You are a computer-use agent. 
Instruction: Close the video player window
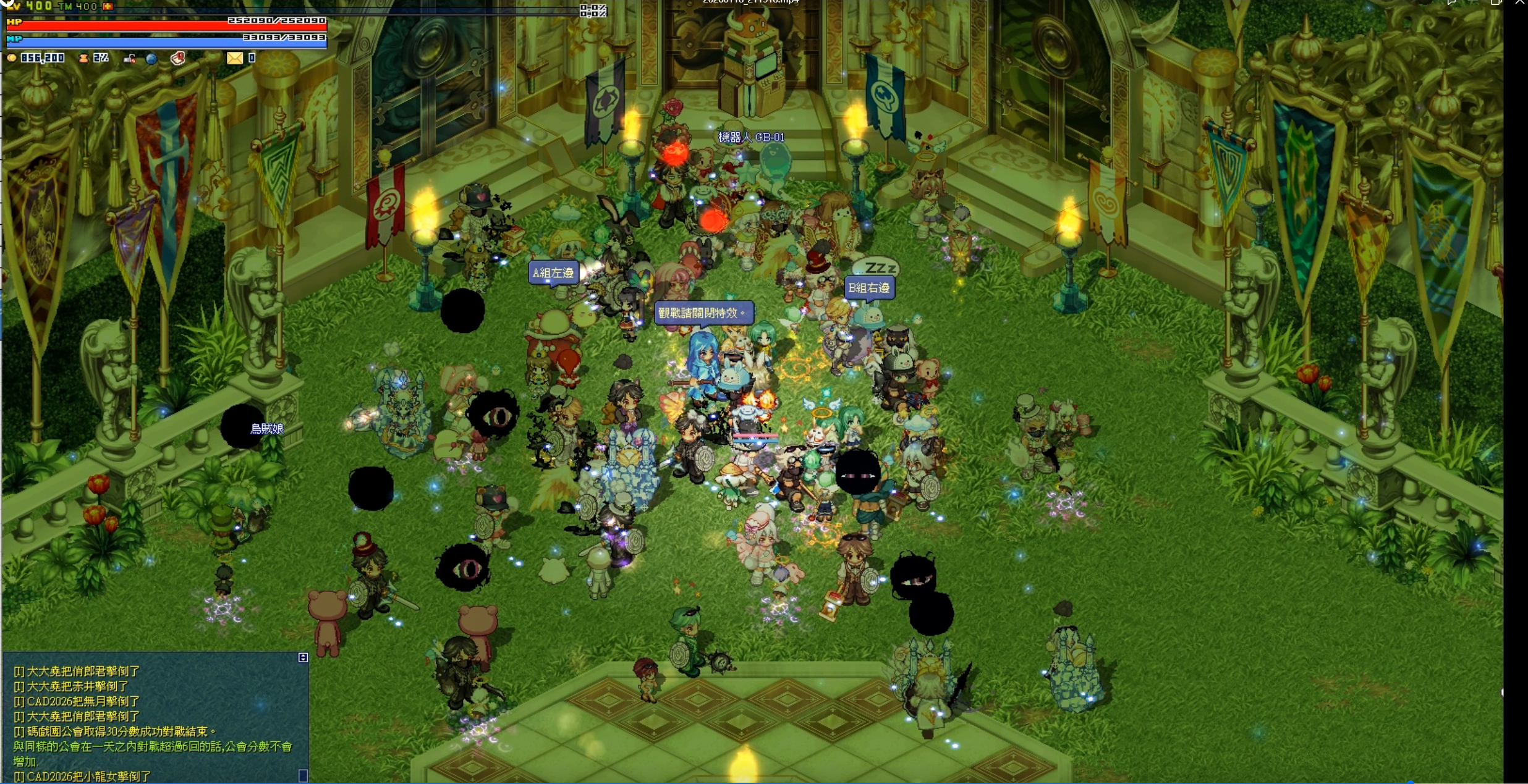pyautogui.click(x=1520, y=2)
